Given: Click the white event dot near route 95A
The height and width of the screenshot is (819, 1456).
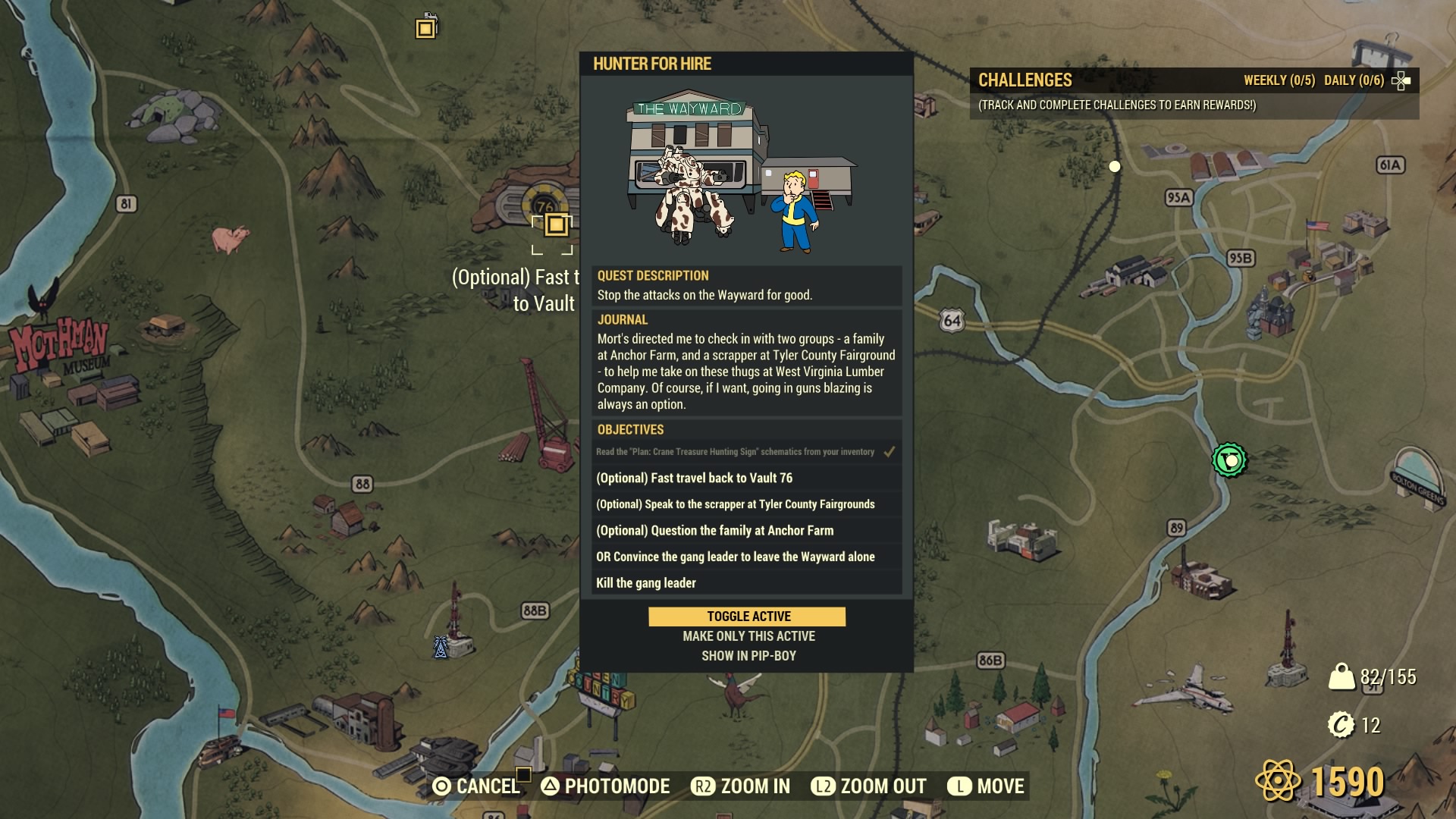Looking at the screenshot, I should pyautogui.click(x=1115, y=167).
